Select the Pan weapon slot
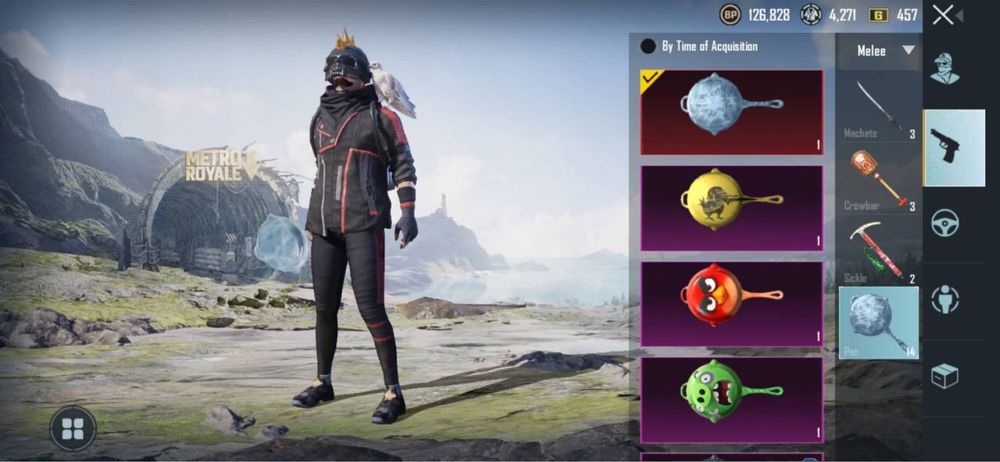 coord(878,322)
